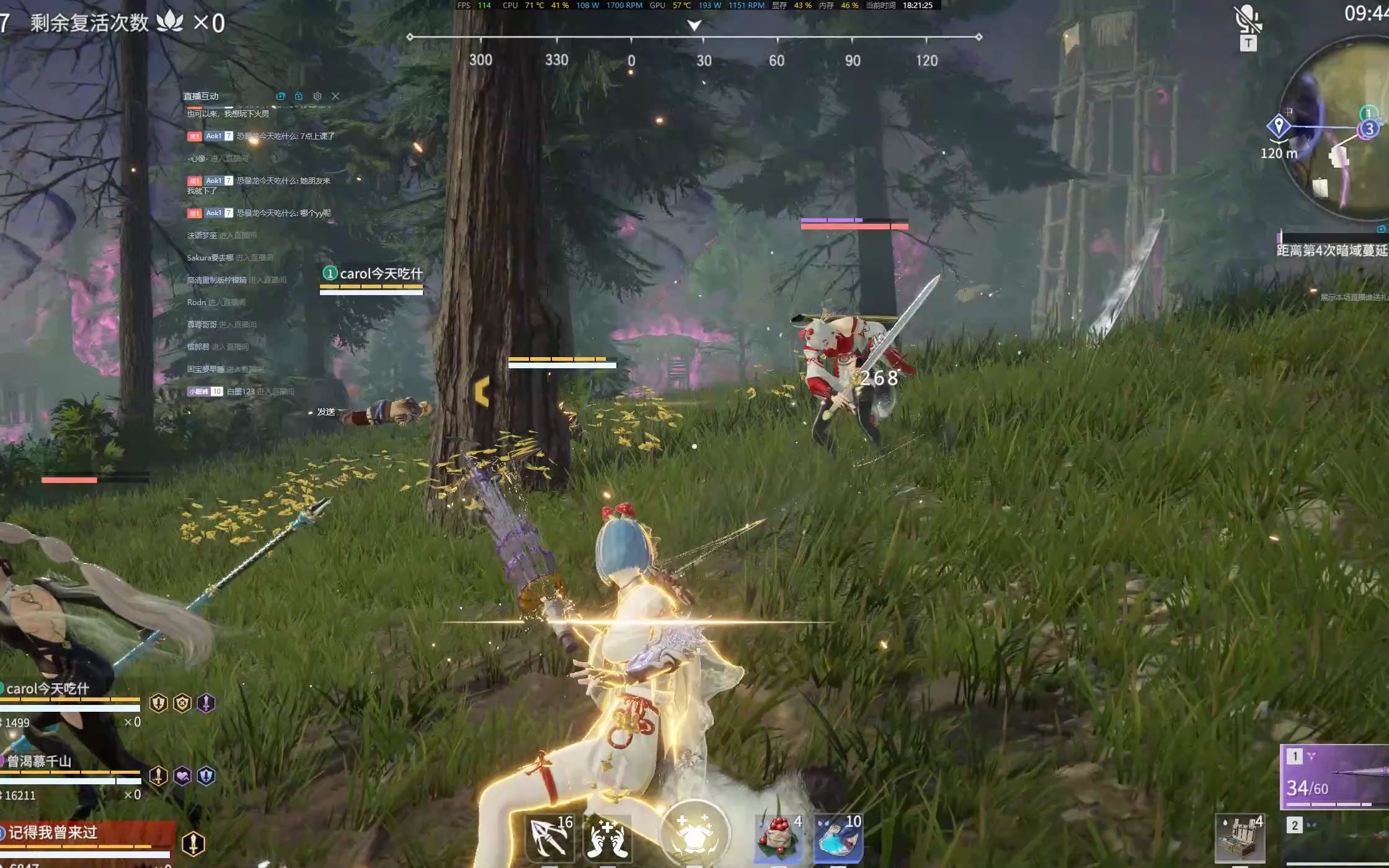Open the repair kit item box
The image size is (1389, 868).
[1240, 838]
